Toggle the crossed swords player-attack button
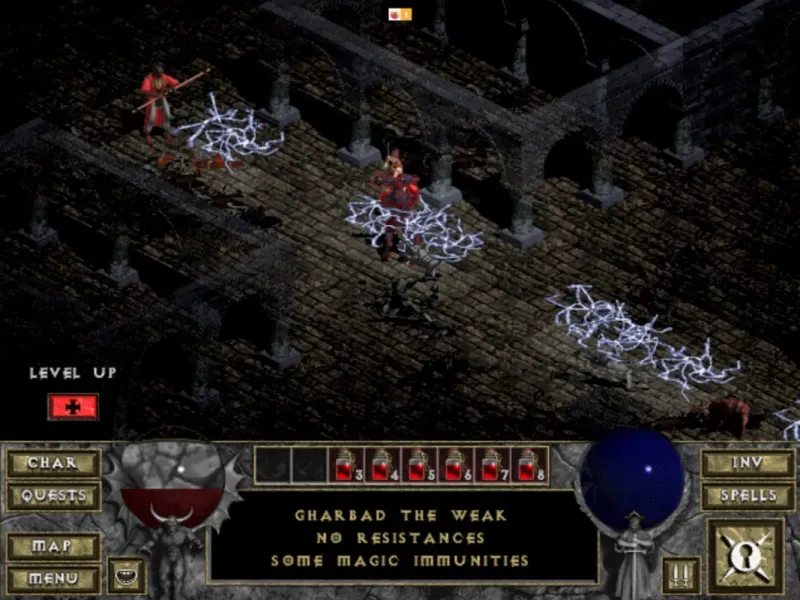Viewport: 800px width, 600px height. click(681, 575)
